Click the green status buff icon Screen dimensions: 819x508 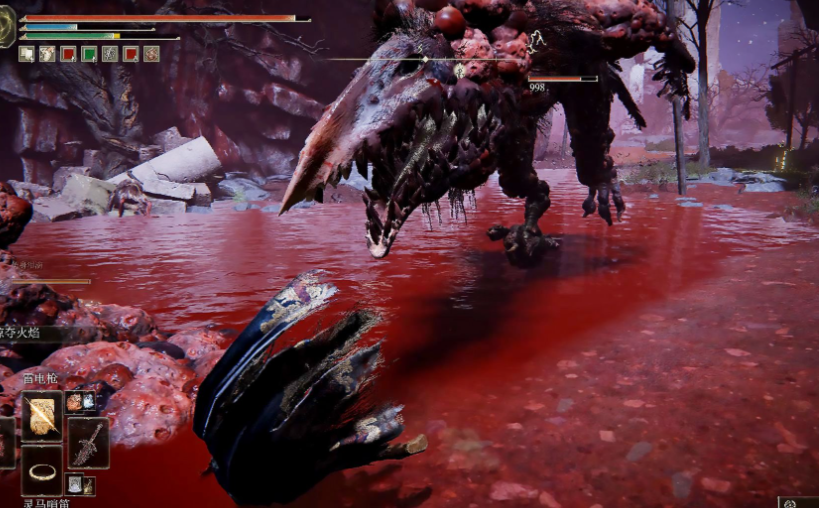89,54
